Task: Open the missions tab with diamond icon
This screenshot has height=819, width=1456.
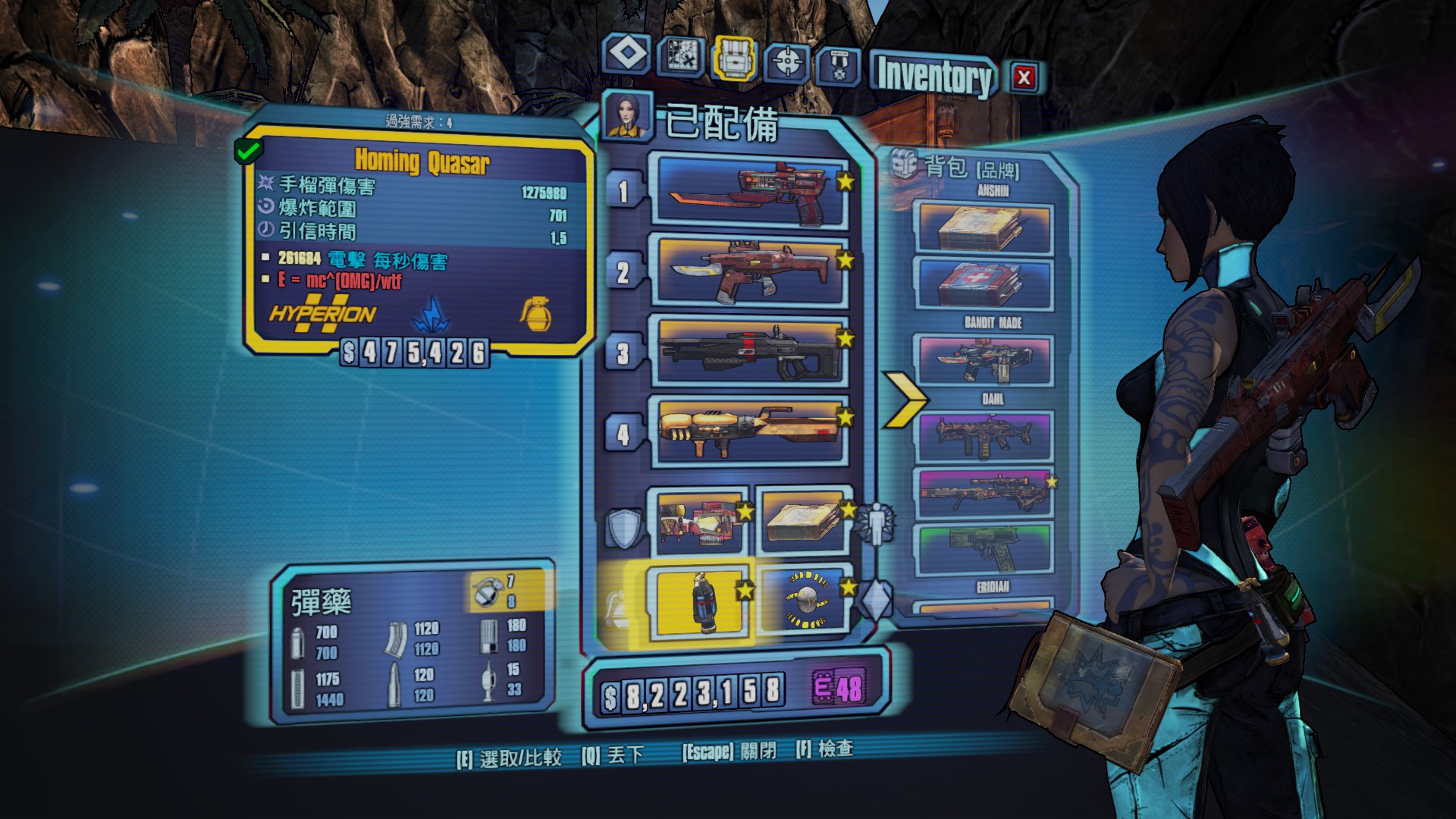Action: pyautogui.click(x=626, y=55)
